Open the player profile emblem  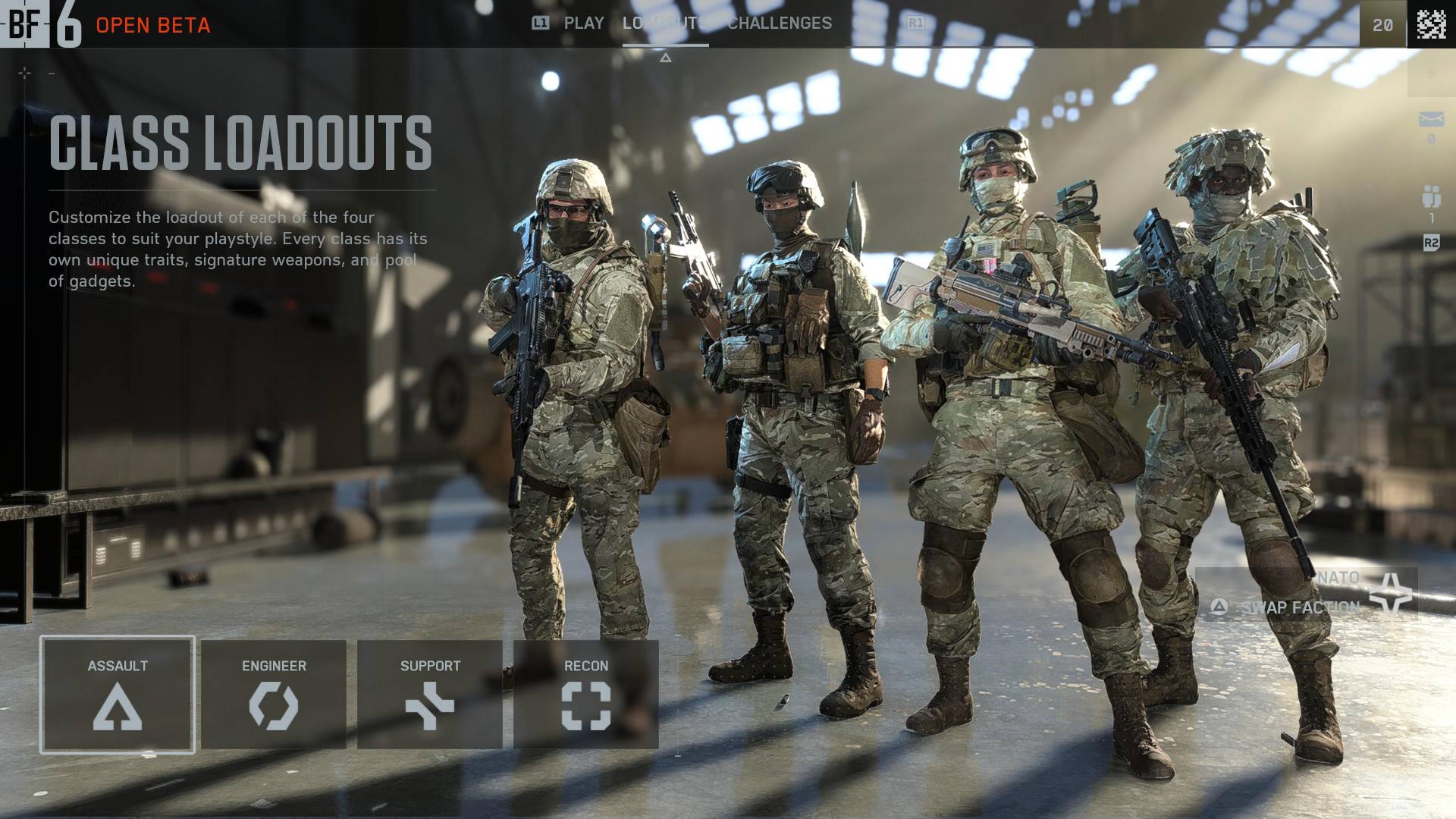click(x=1431, y=24)
